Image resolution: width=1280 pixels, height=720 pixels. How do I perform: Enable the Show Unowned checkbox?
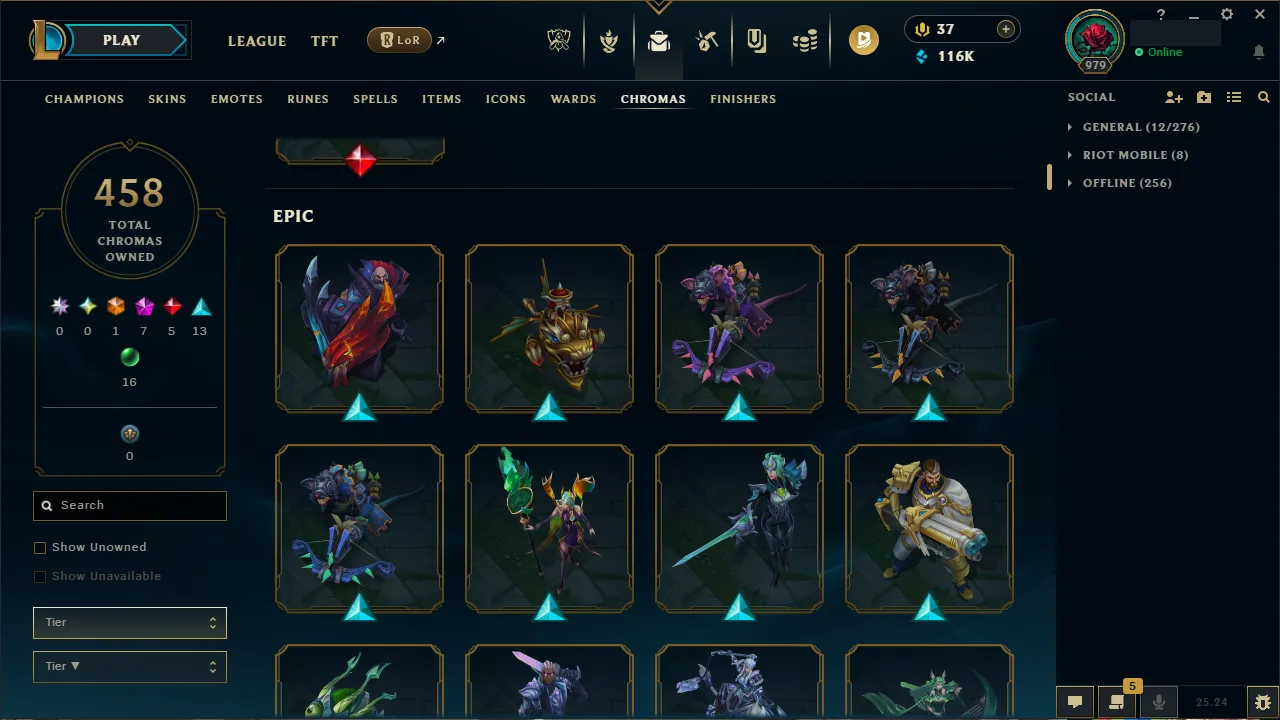point(40,547)
